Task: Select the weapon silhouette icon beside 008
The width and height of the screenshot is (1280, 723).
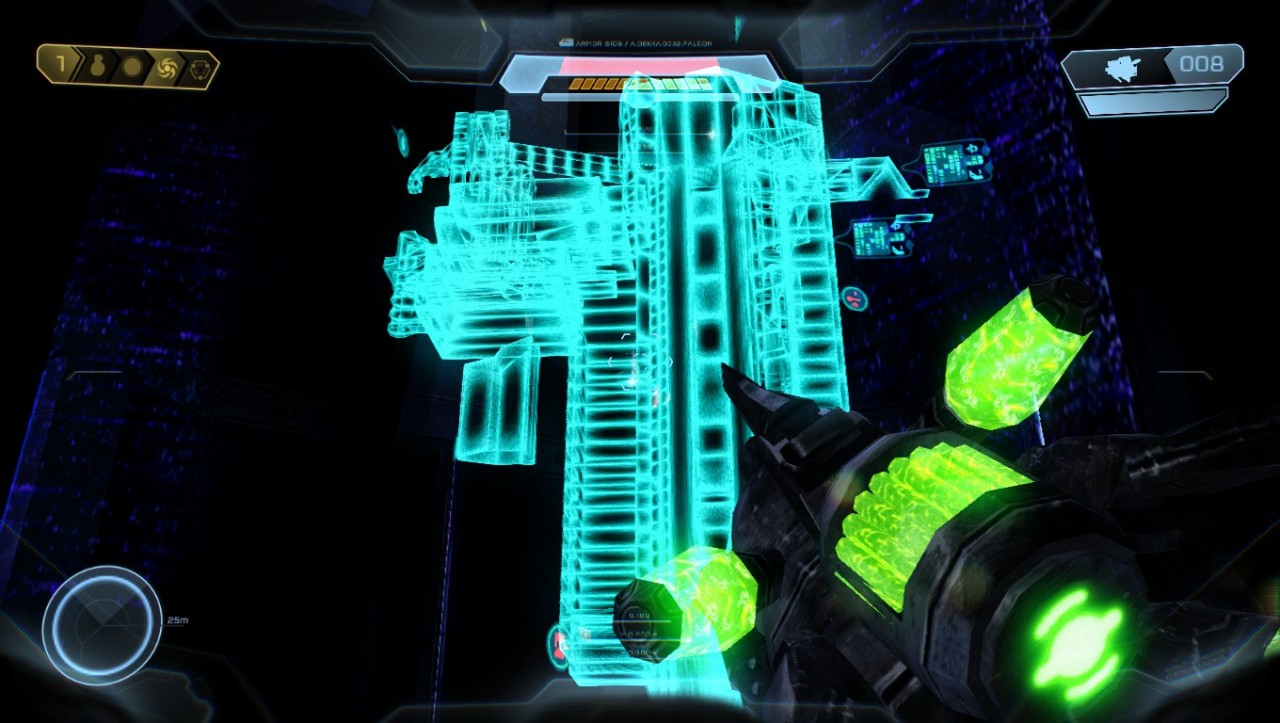Action: tap(1122, 68)
